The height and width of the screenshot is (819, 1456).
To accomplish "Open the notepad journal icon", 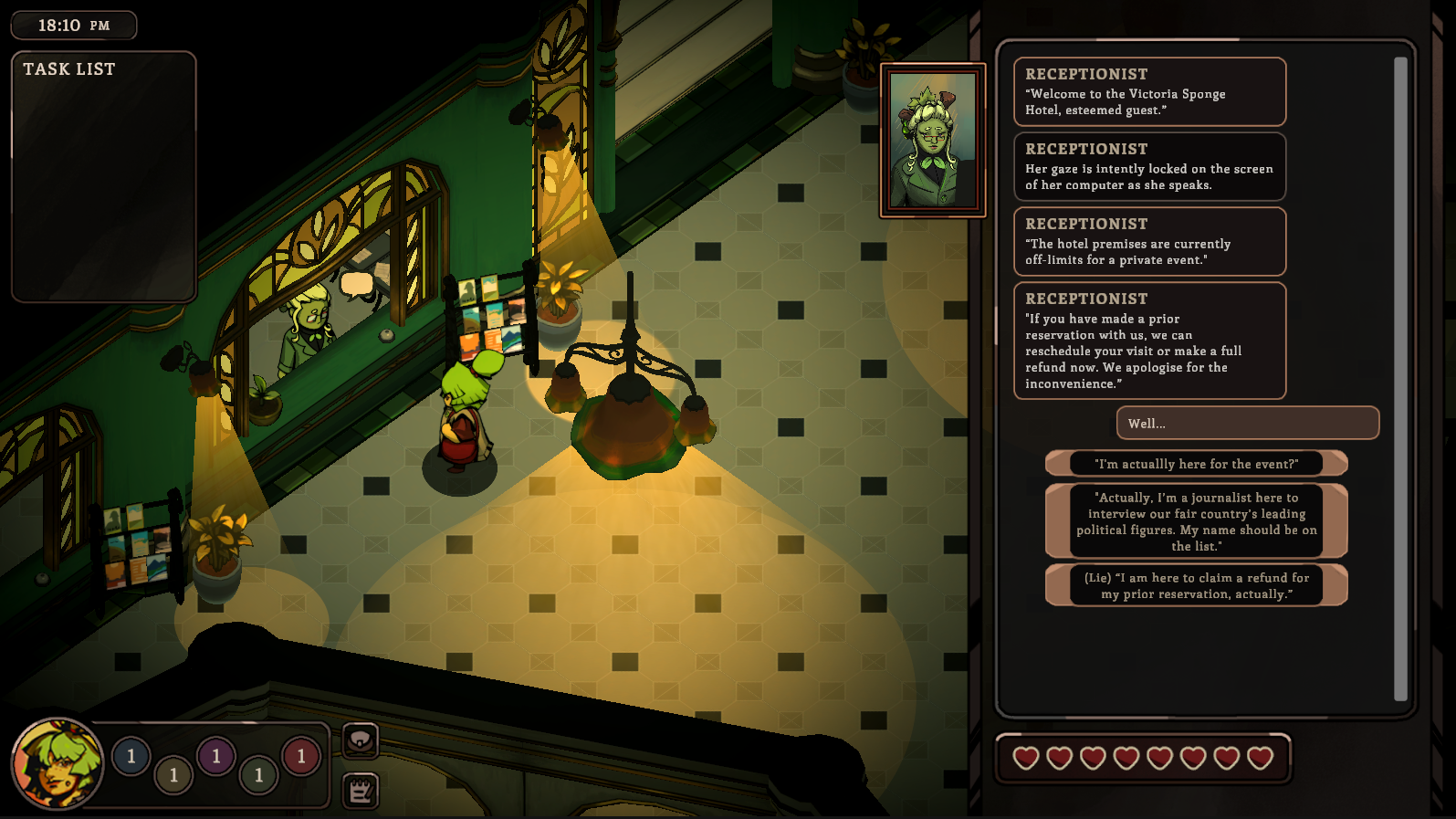I will pyautogui.click(x=360, y=791).
